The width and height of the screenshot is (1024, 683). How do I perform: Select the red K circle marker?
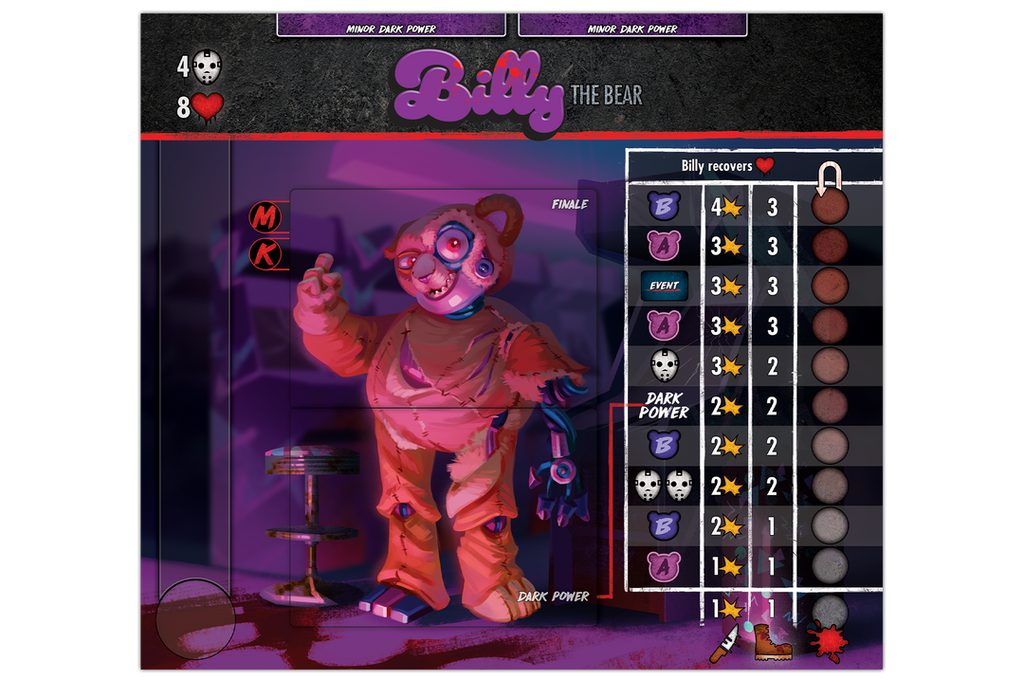pyautogui.click(x=266, y=256)
